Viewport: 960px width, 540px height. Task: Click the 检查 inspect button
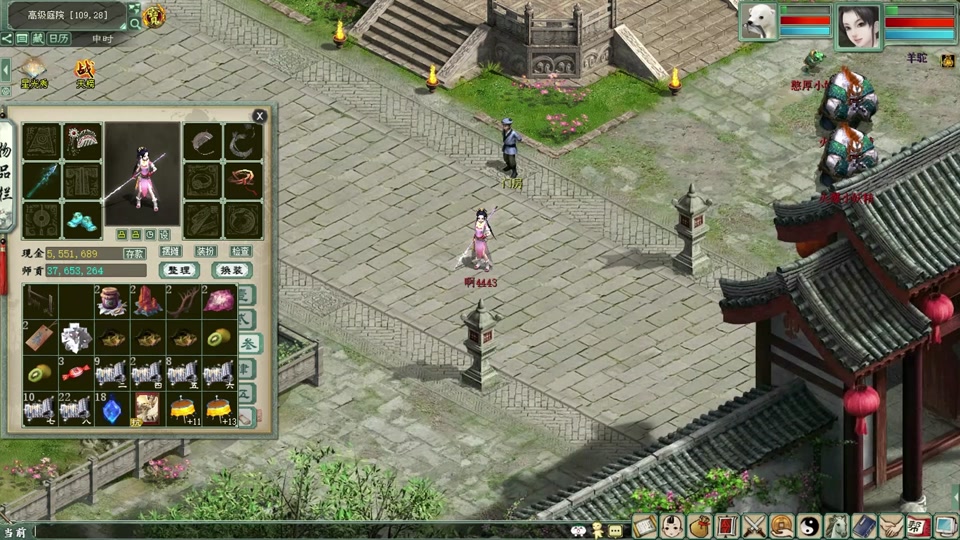point(241,252)
